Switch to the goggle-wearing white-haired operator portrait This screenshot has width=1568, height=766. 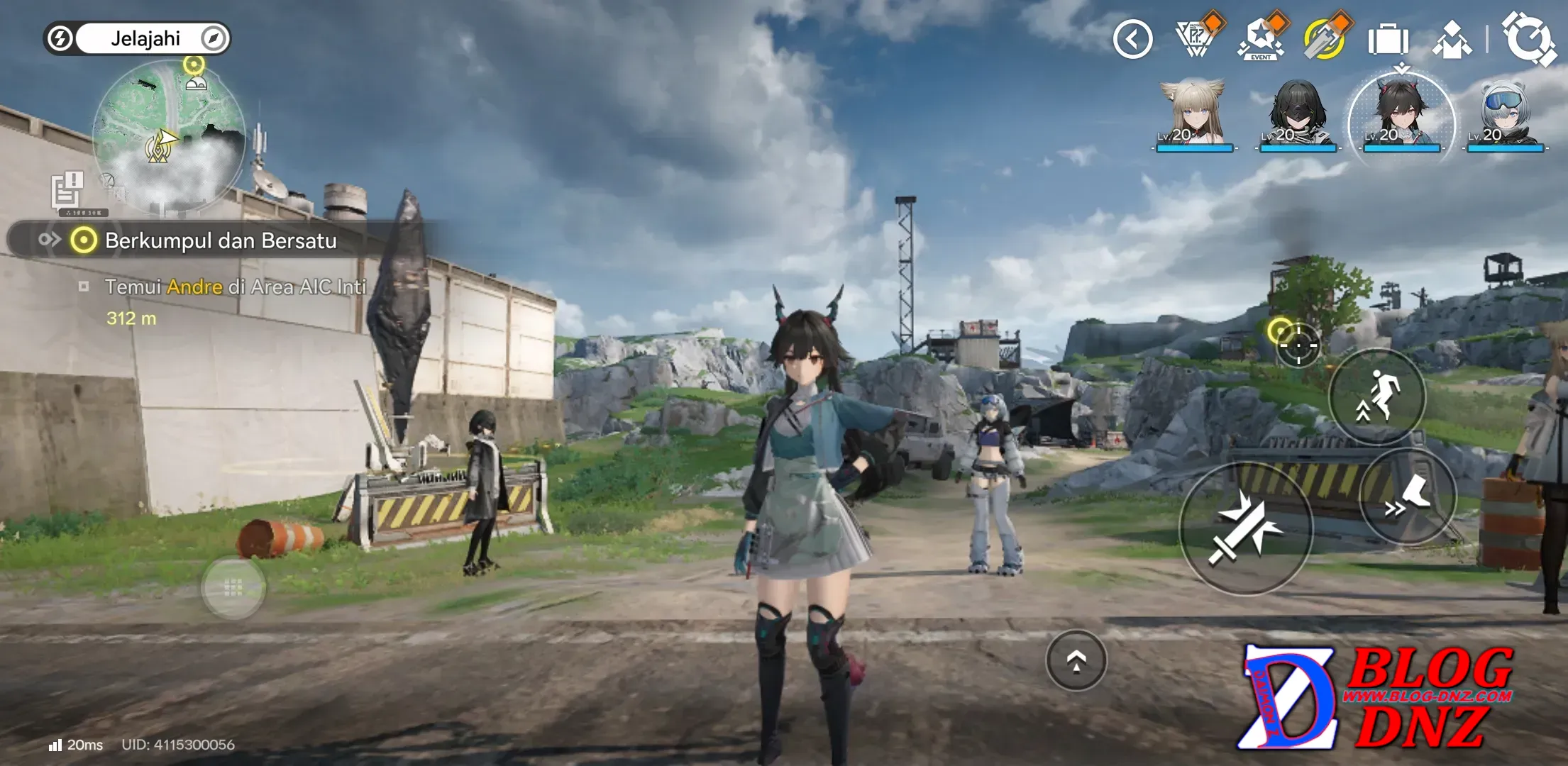1505,115
